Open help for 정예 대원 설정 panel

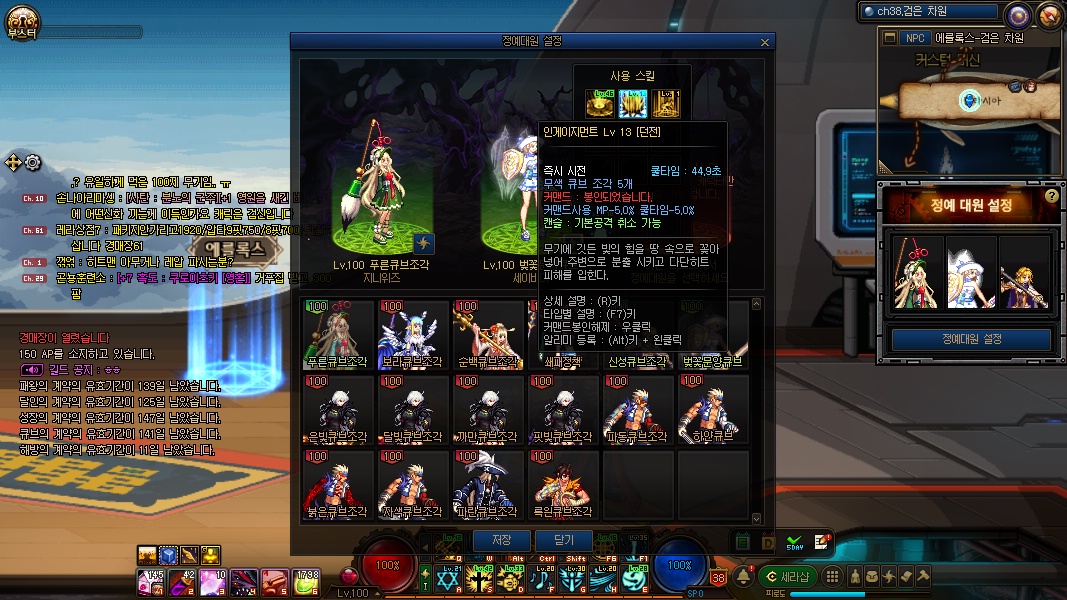(1051, 196)
